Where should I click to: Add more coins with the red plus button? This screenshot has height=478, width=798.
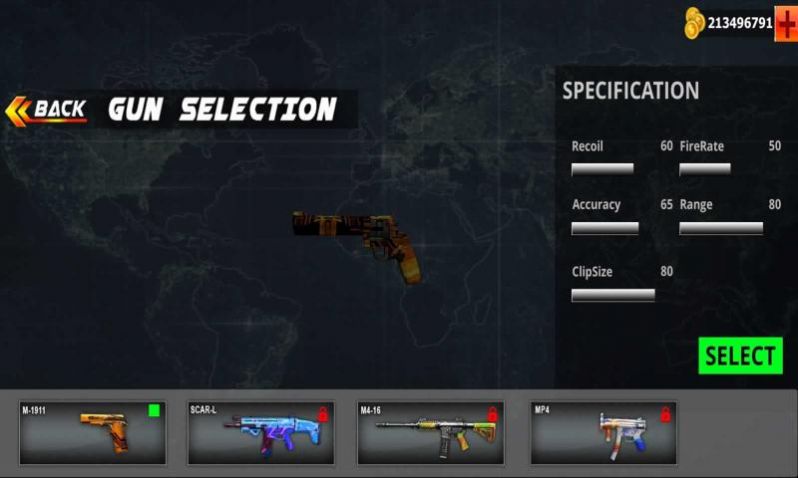pos(786,22)
